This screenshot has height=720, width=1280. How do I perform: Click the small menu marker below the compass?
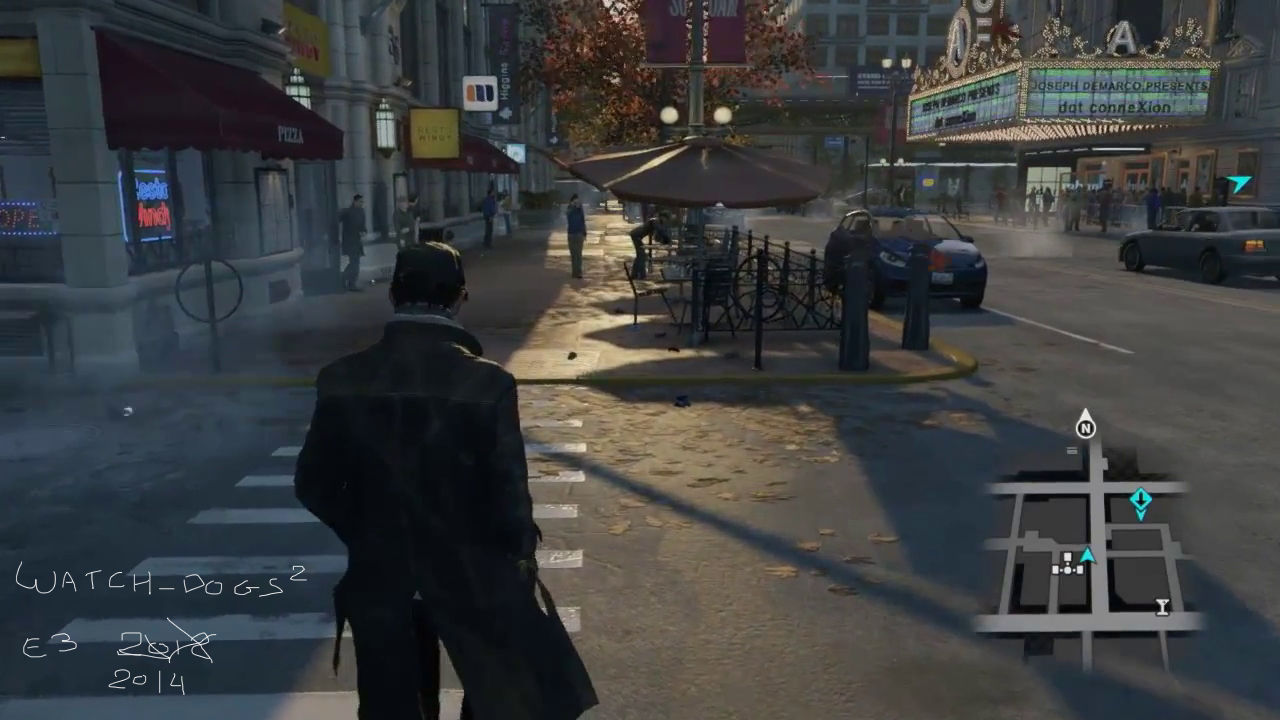(x=1072, y=450)
